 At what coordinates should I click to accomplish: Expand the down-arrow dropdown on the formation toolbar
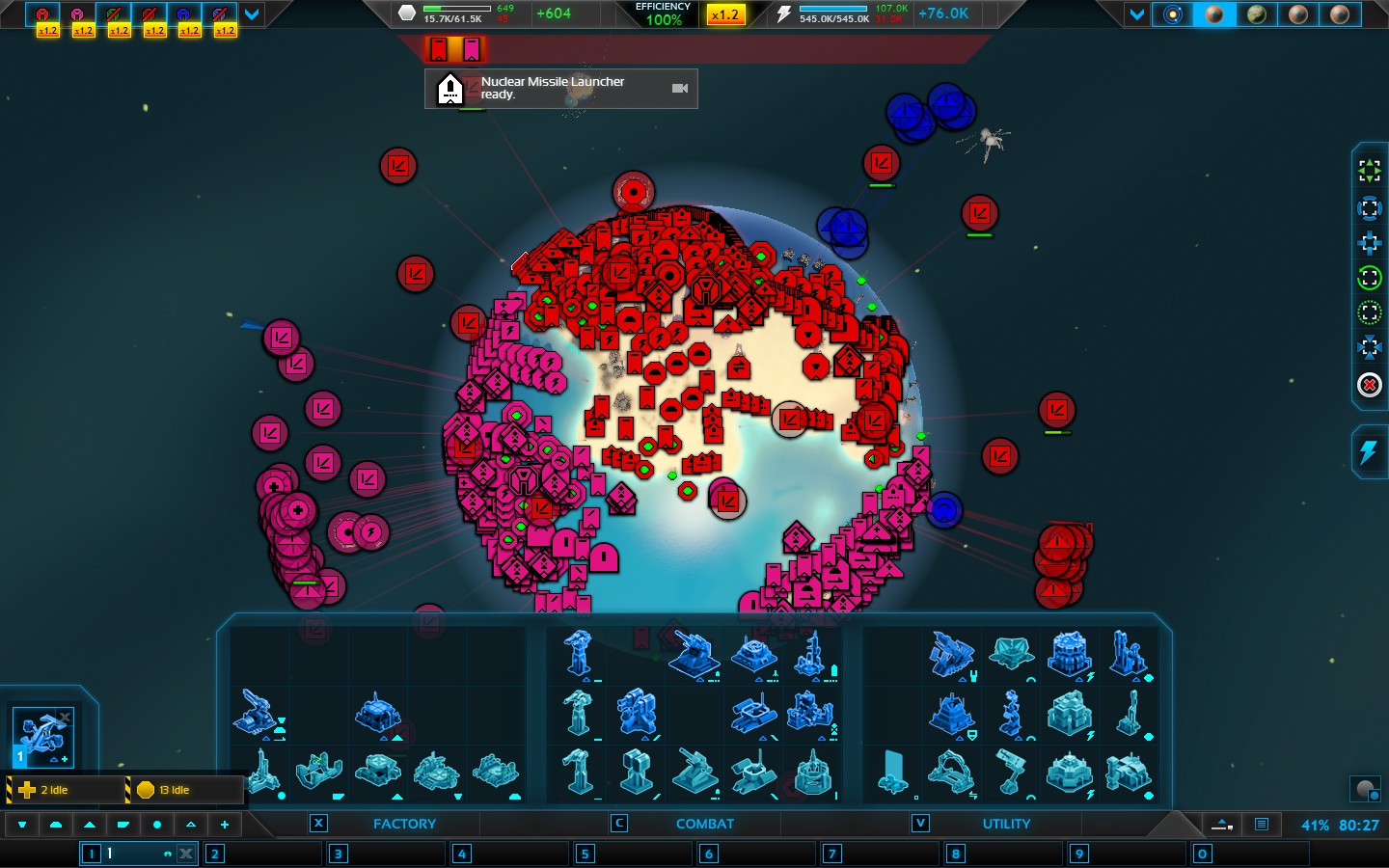pos(22,825)
